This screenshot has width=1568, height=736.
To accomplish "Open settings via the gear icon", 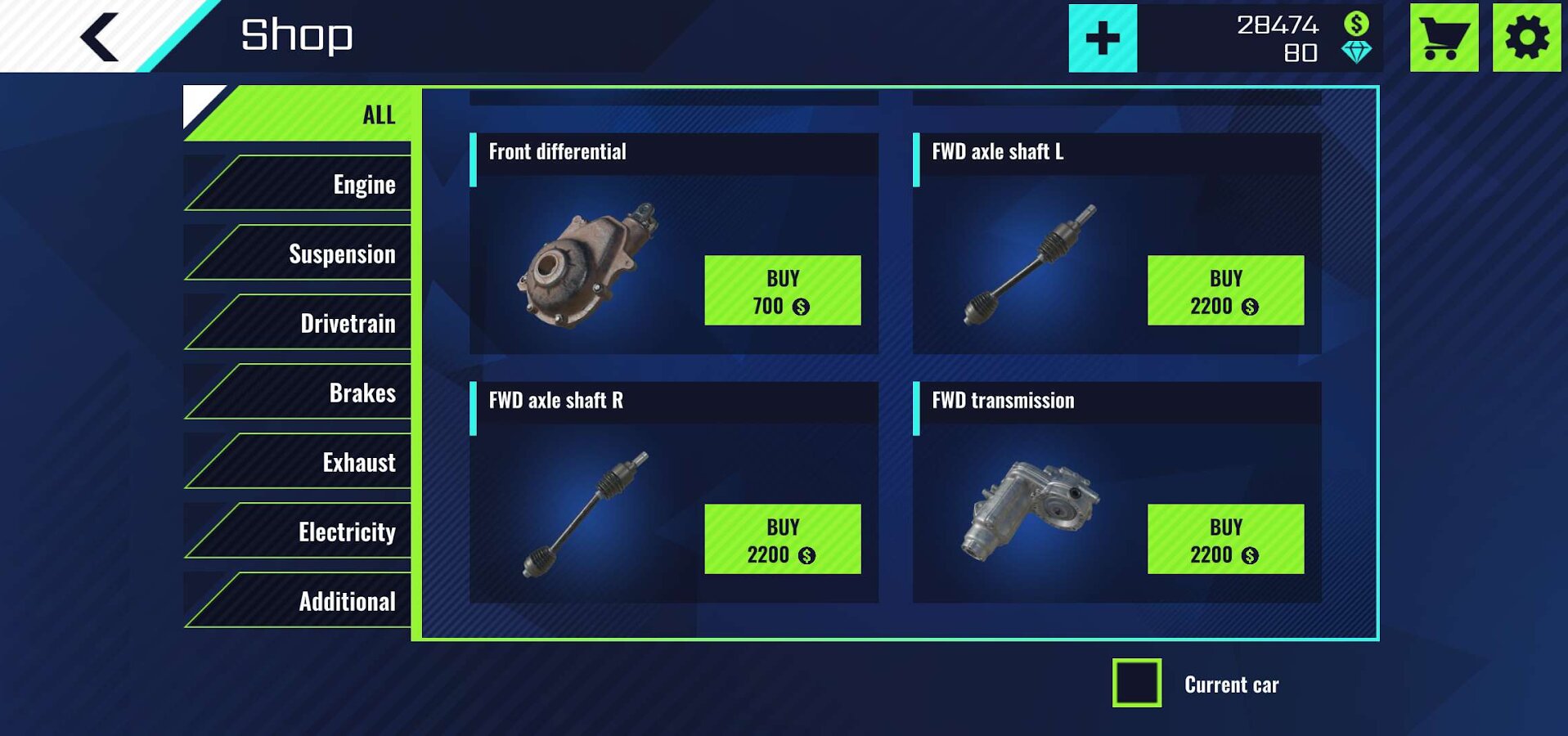I will pyautogui.click(x=1526, y=38).
